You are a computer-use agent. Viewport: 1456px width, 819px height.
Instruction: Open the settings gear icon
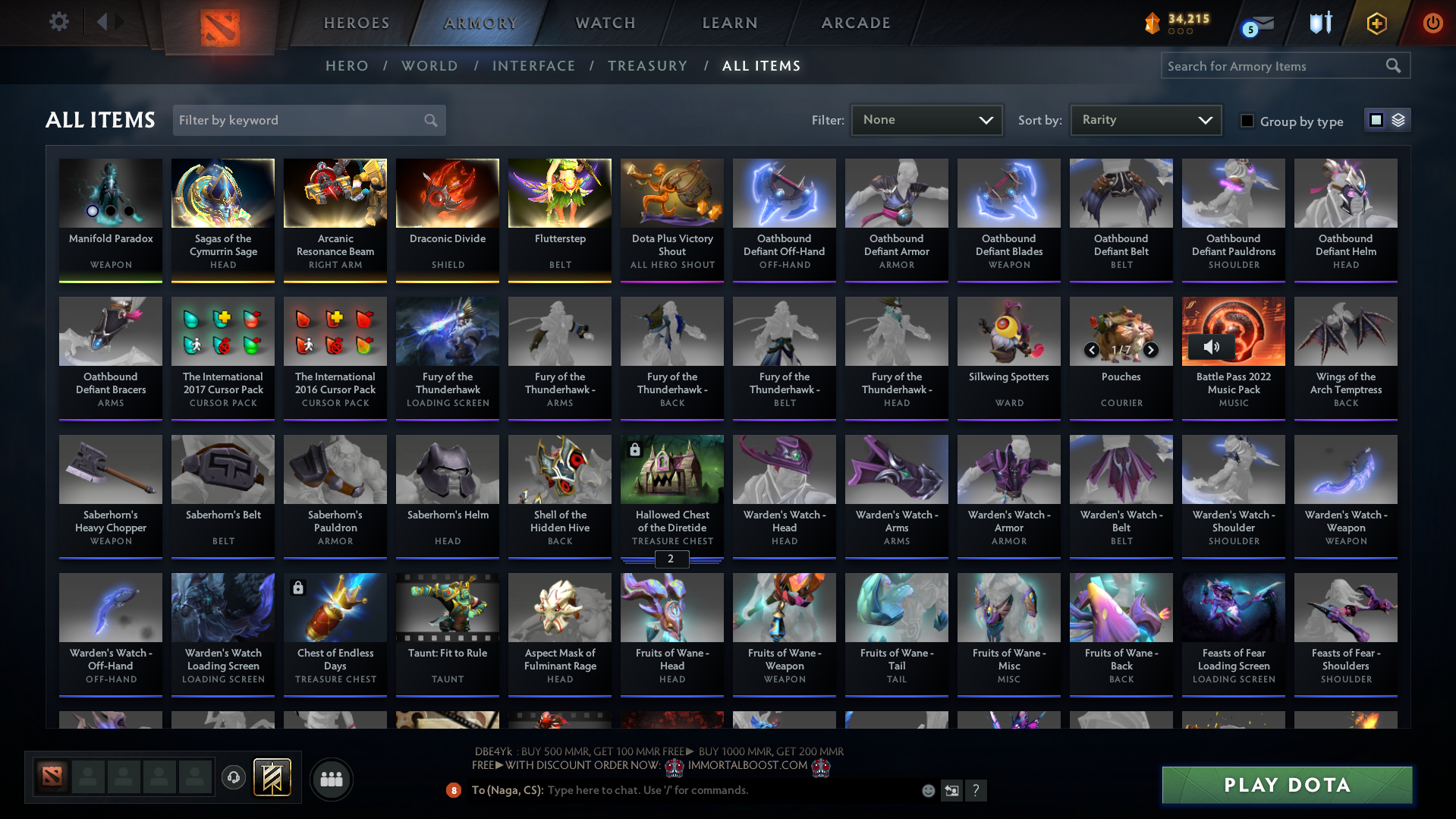tap(58, 21)
